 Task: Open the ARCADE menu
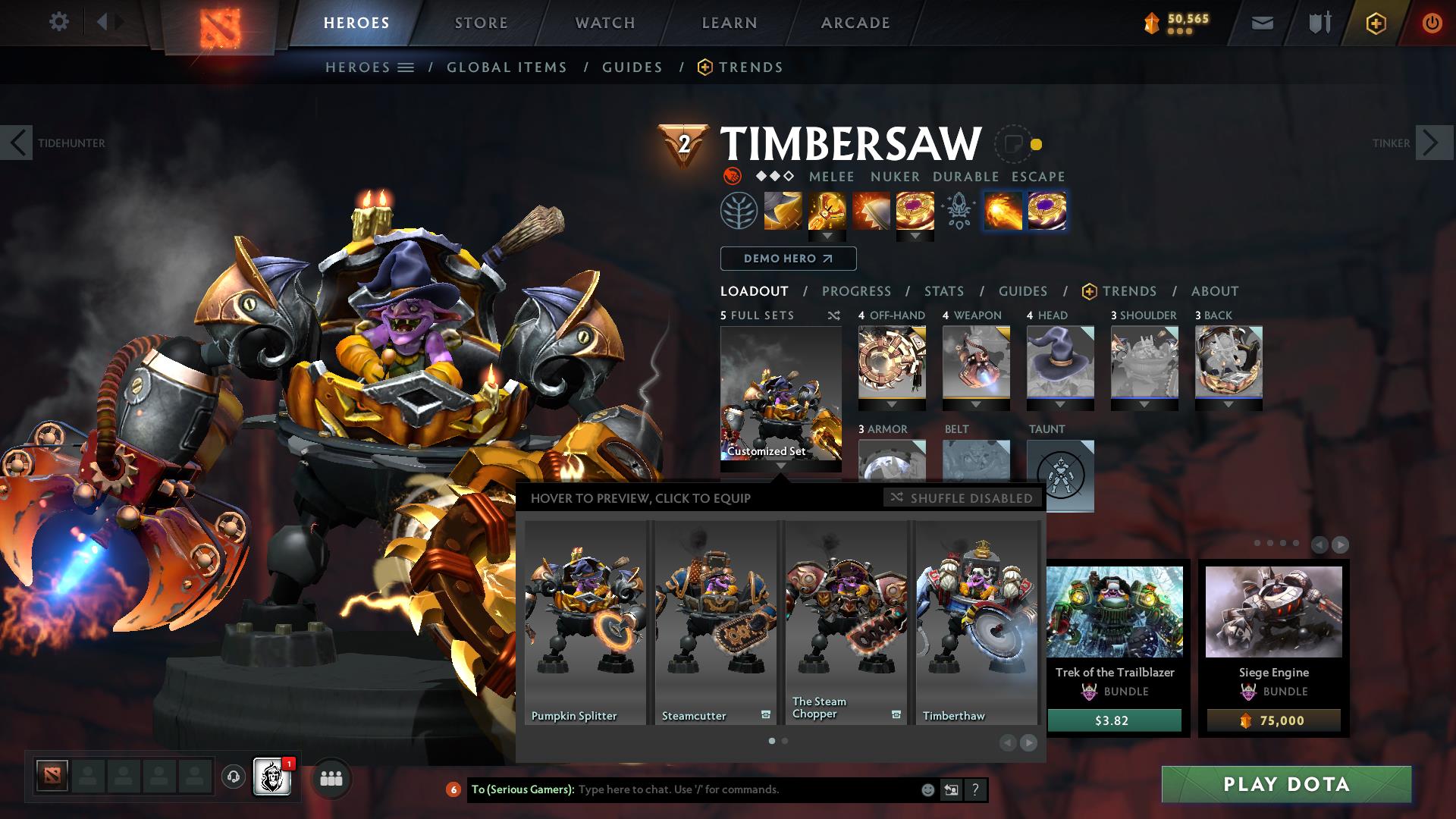[x=855, y=23]
